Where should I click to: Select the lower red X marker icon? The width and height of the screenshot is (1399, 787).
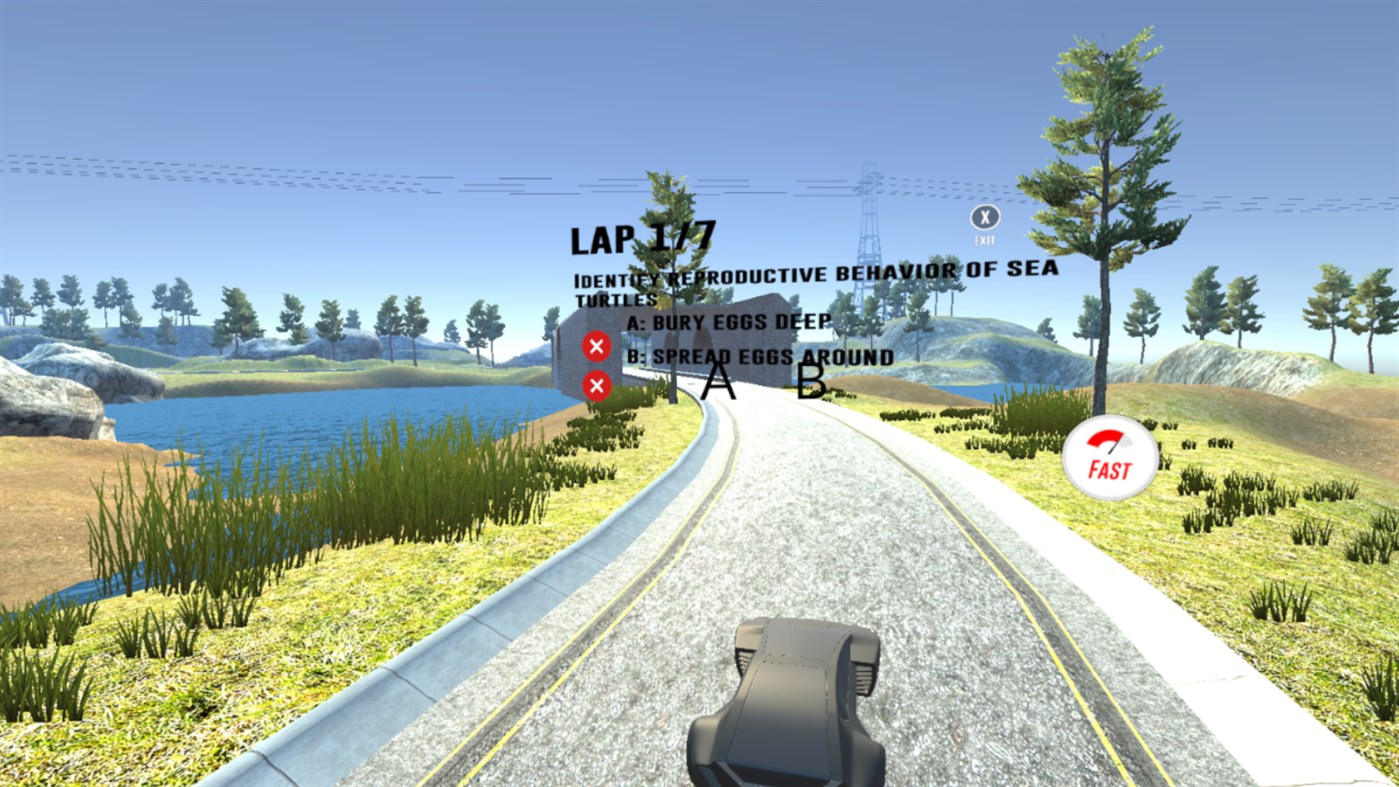click(x=597, y=385)
